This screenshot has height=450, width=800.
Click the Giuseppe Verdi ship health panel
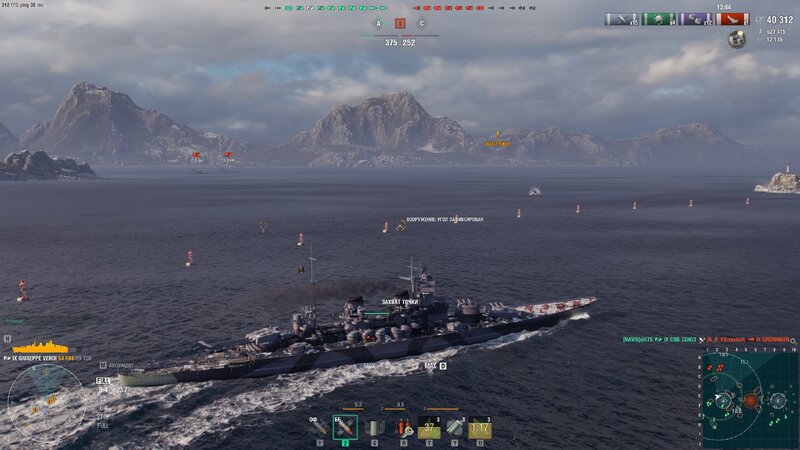[x=45, y=352]
